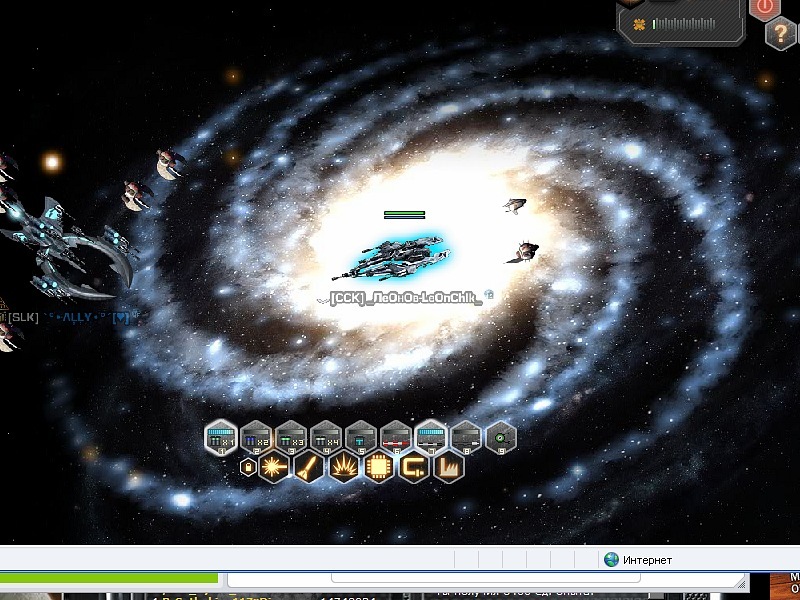800x600 pixels.
Task: Toggle the hotbar padlock icon
Action: (249, 467)
